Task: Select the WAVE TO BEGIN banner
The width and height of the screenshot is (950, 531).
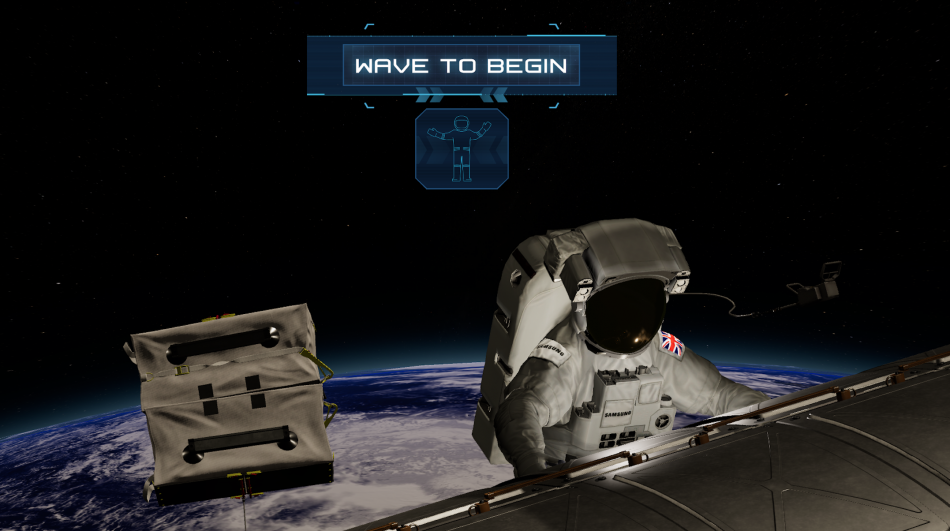Action: coord(461,66)
